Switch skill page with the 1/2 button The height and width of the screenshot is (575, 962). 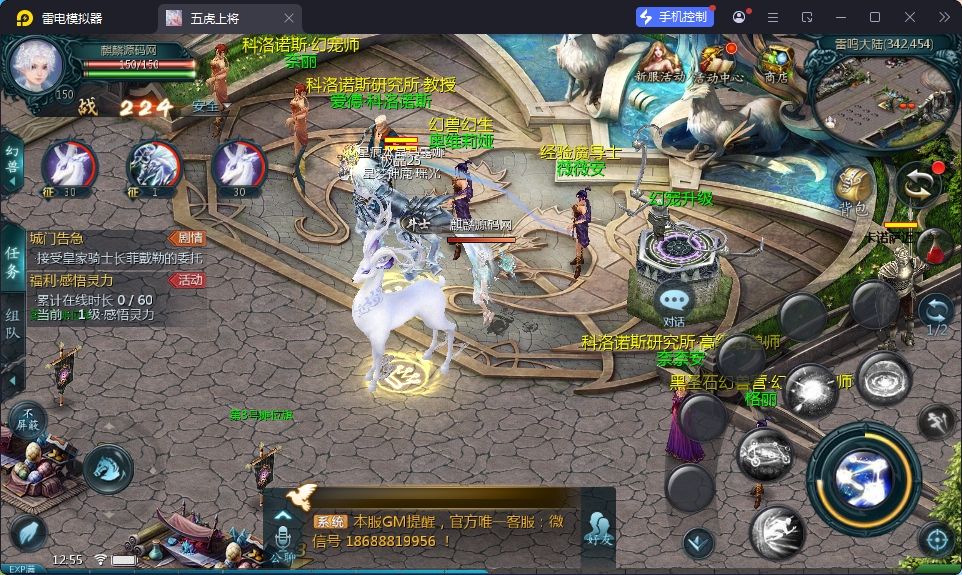937,312
